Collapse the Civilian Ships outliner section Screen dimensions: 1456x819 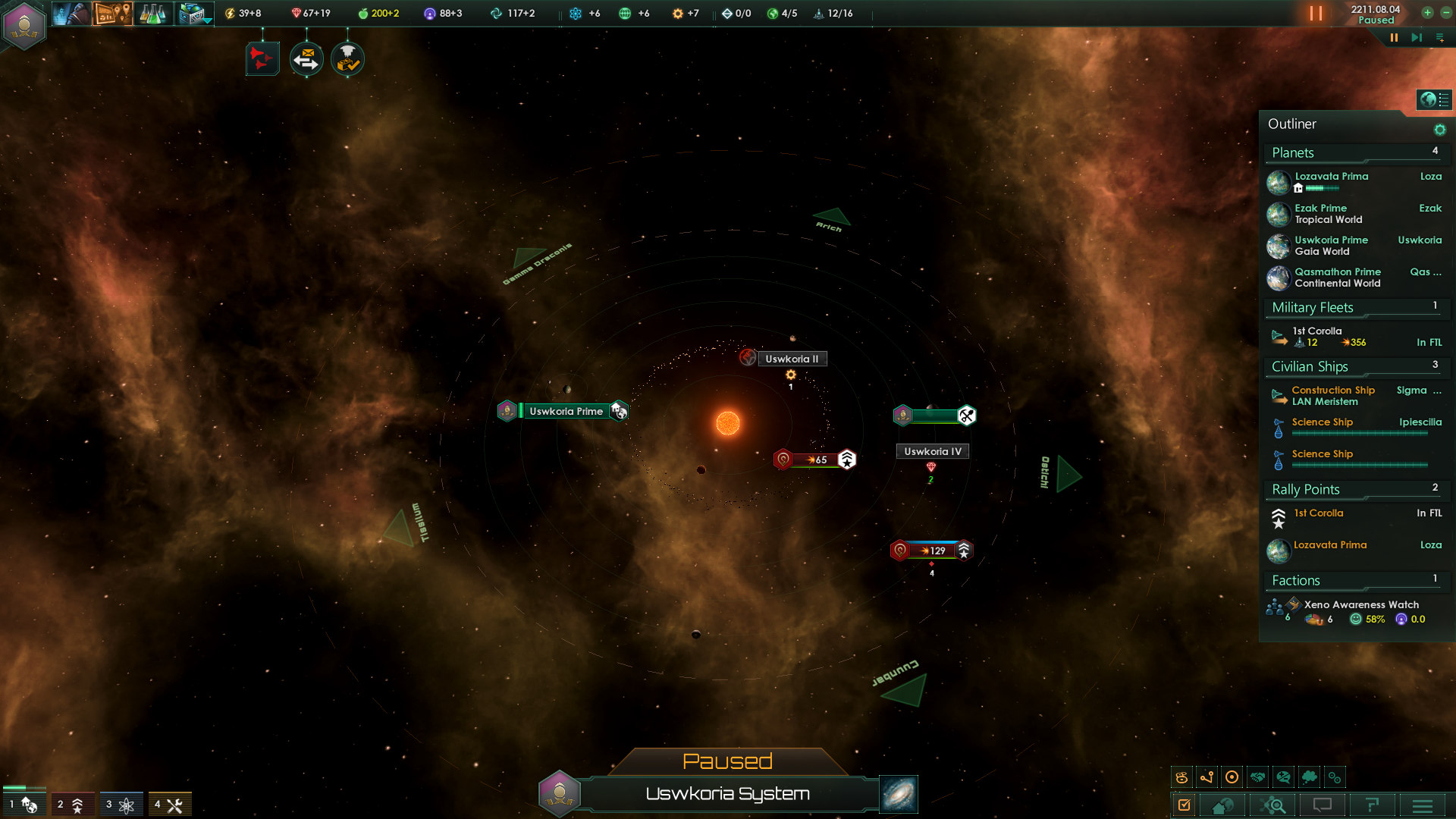1310,367
